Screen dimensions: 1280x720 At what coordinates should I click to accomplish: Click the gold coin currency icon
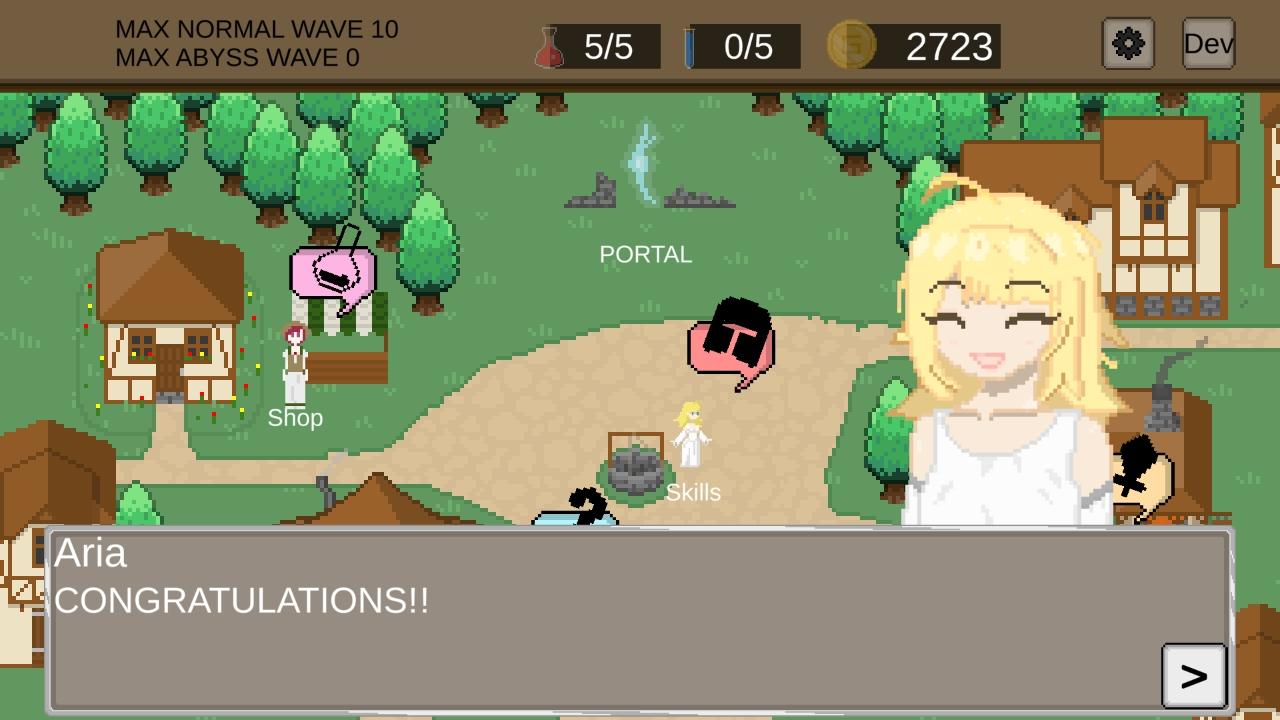[x=852, y=44]
